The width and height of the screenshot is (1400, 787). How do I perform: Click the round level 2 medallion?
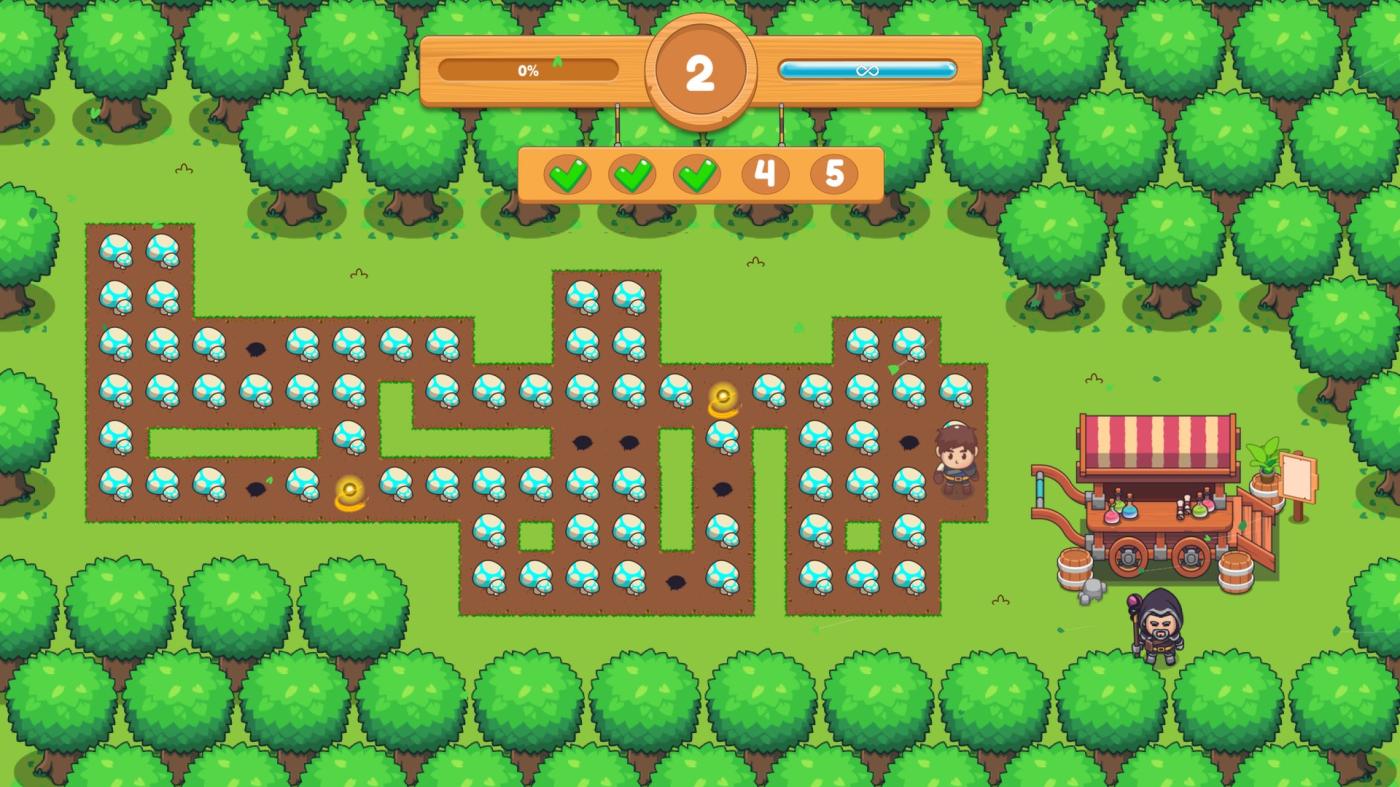coord(701,69)
